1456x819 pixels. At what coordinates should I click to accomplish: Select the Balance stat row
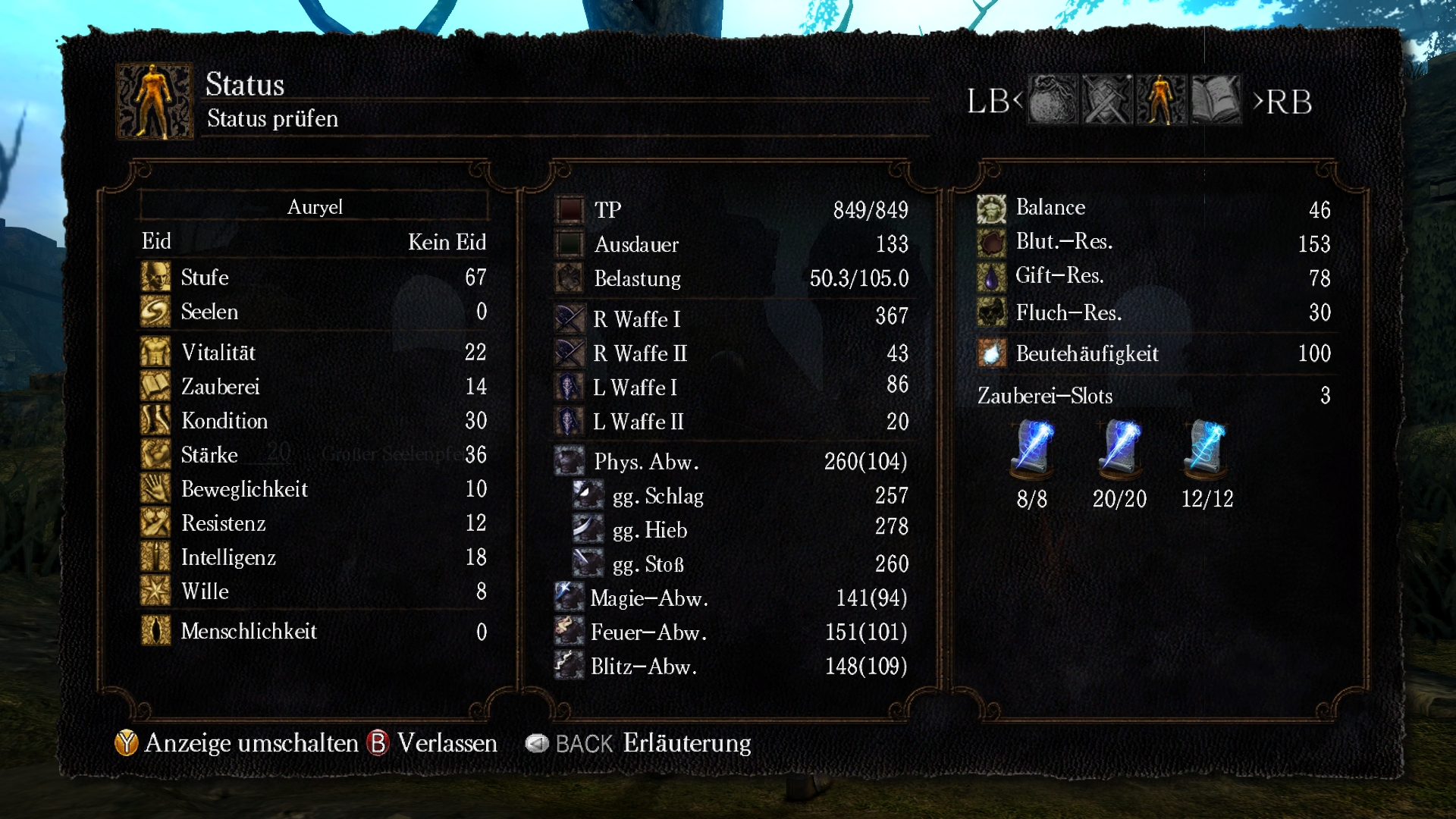click(x=1153, y=208)
